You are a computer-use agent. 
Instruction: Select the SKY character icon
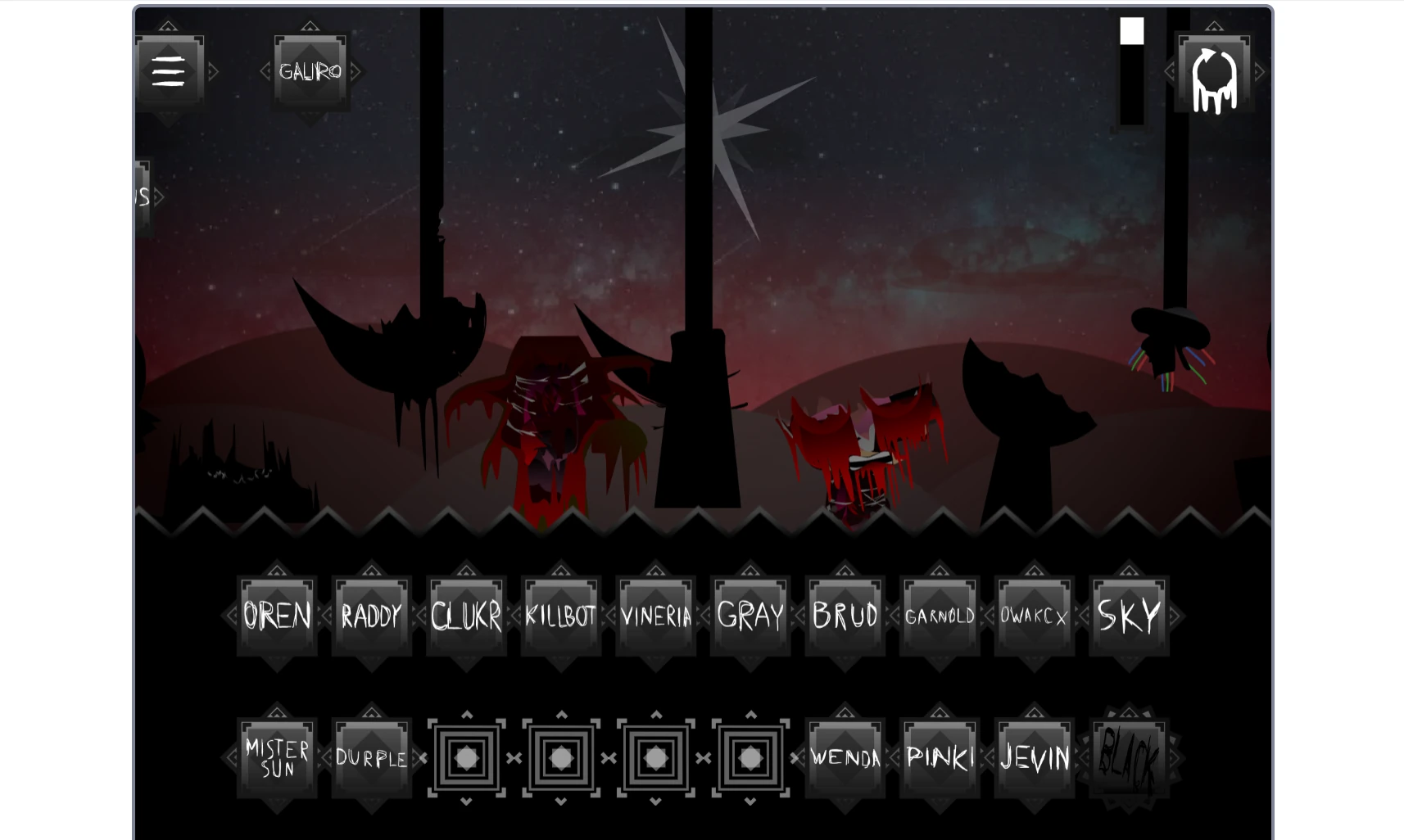(1129, 616)
